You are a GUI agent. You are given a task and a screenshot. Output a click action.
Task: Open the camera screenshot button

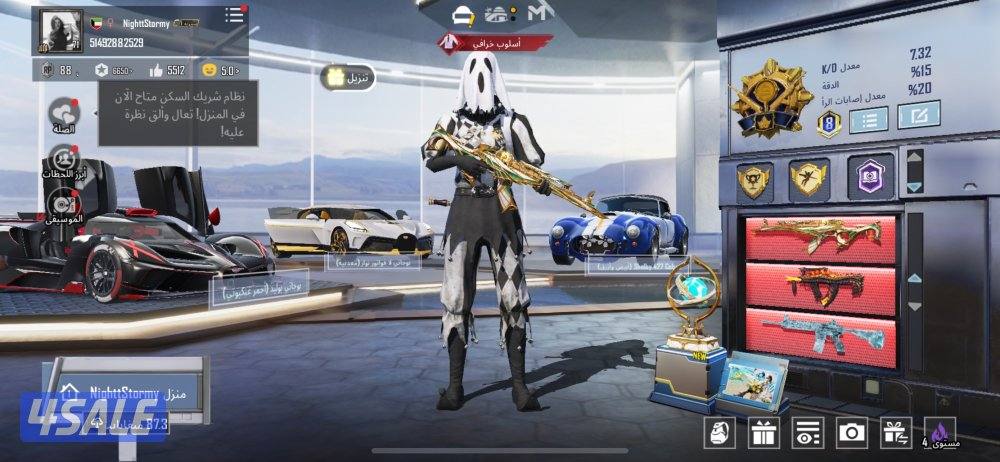[851, 432]
